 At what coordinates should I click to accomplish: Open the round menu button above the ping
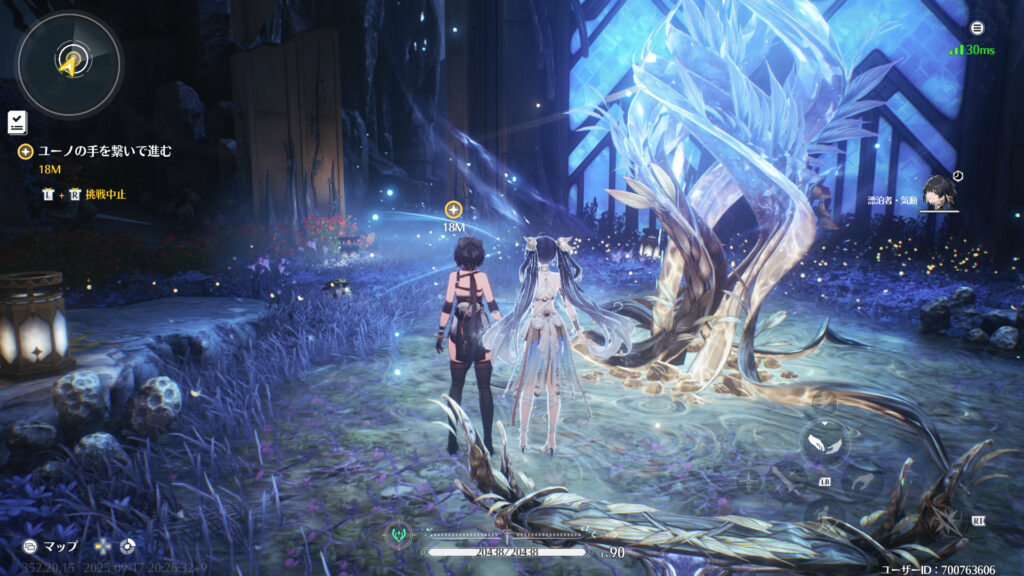tap(977, 28)
